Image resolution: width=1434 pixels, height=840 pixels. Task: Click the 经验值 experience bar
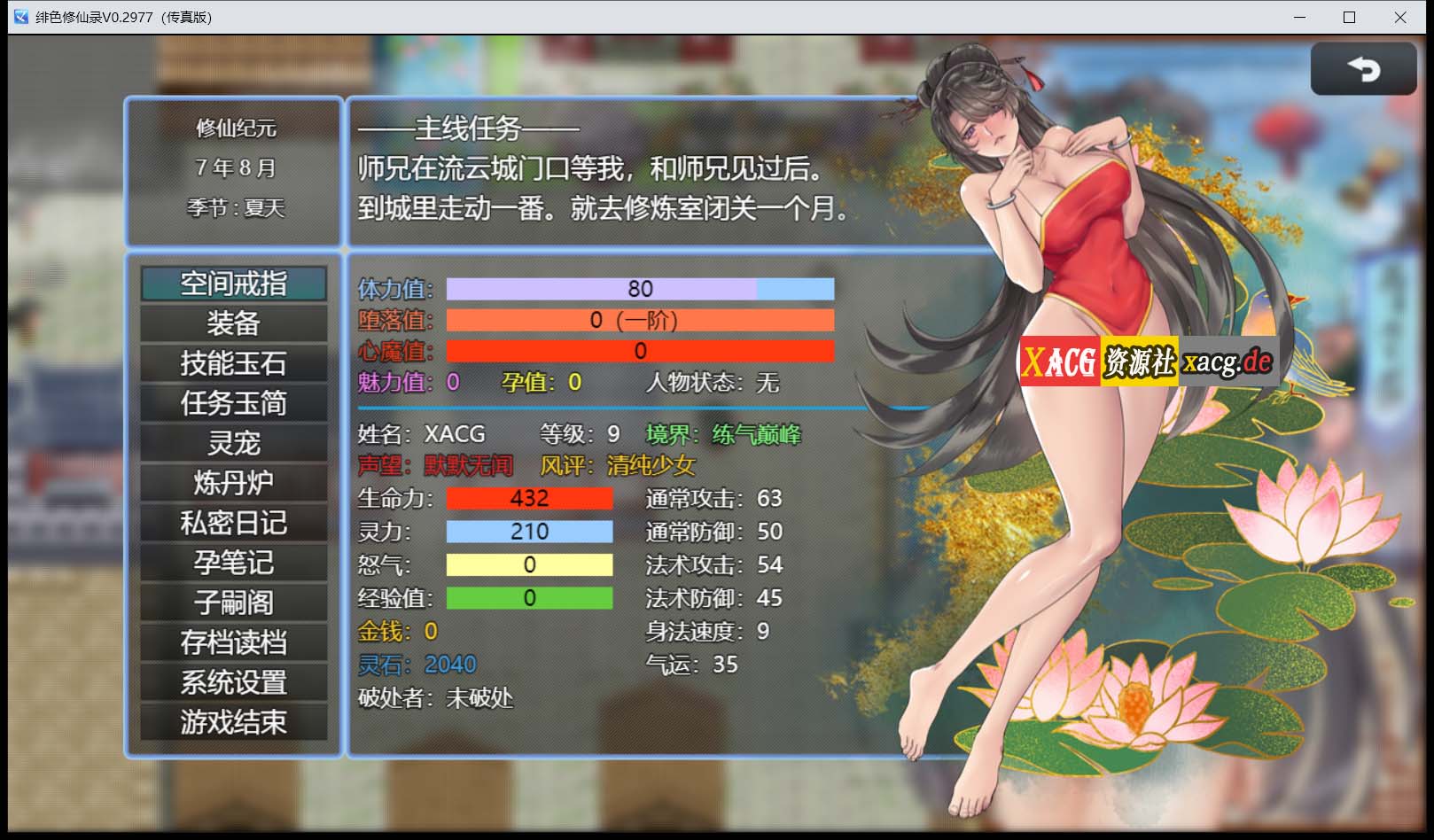coord(529,597)
